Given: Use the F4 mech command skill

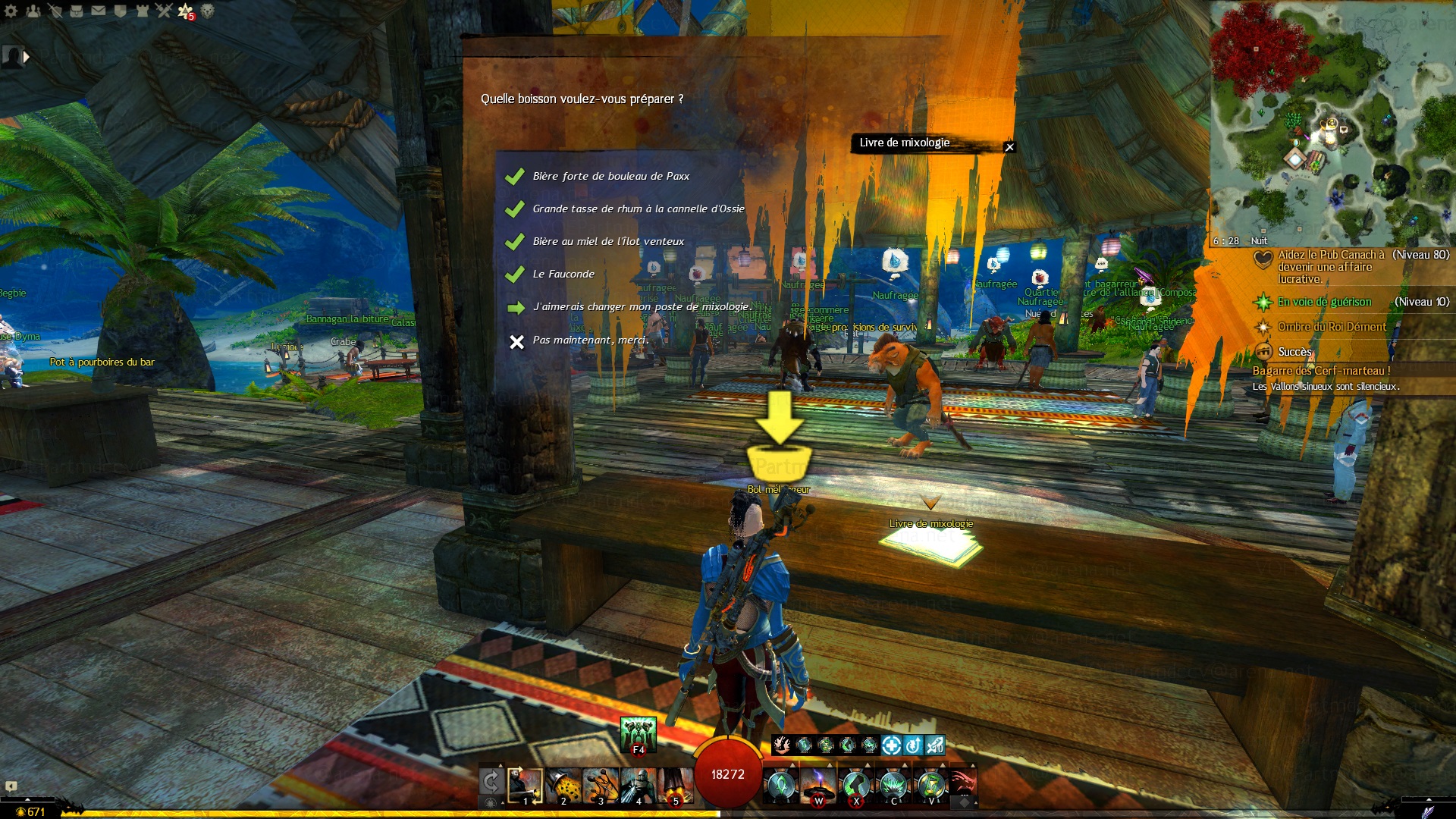Looking at the screenshot, I should point(638,735).
